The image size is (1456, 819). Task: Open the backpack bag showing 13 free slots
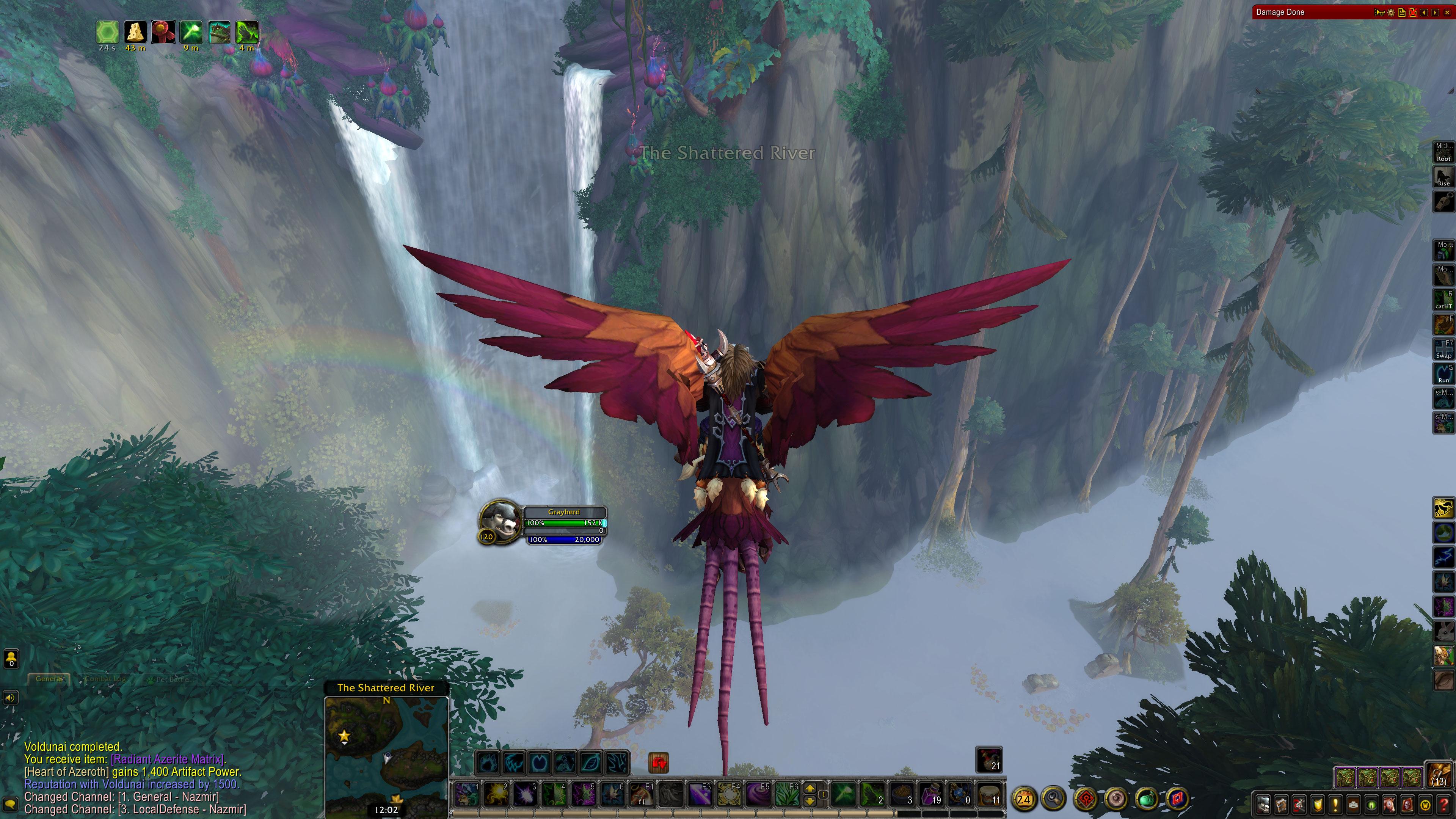point(1439,775)
